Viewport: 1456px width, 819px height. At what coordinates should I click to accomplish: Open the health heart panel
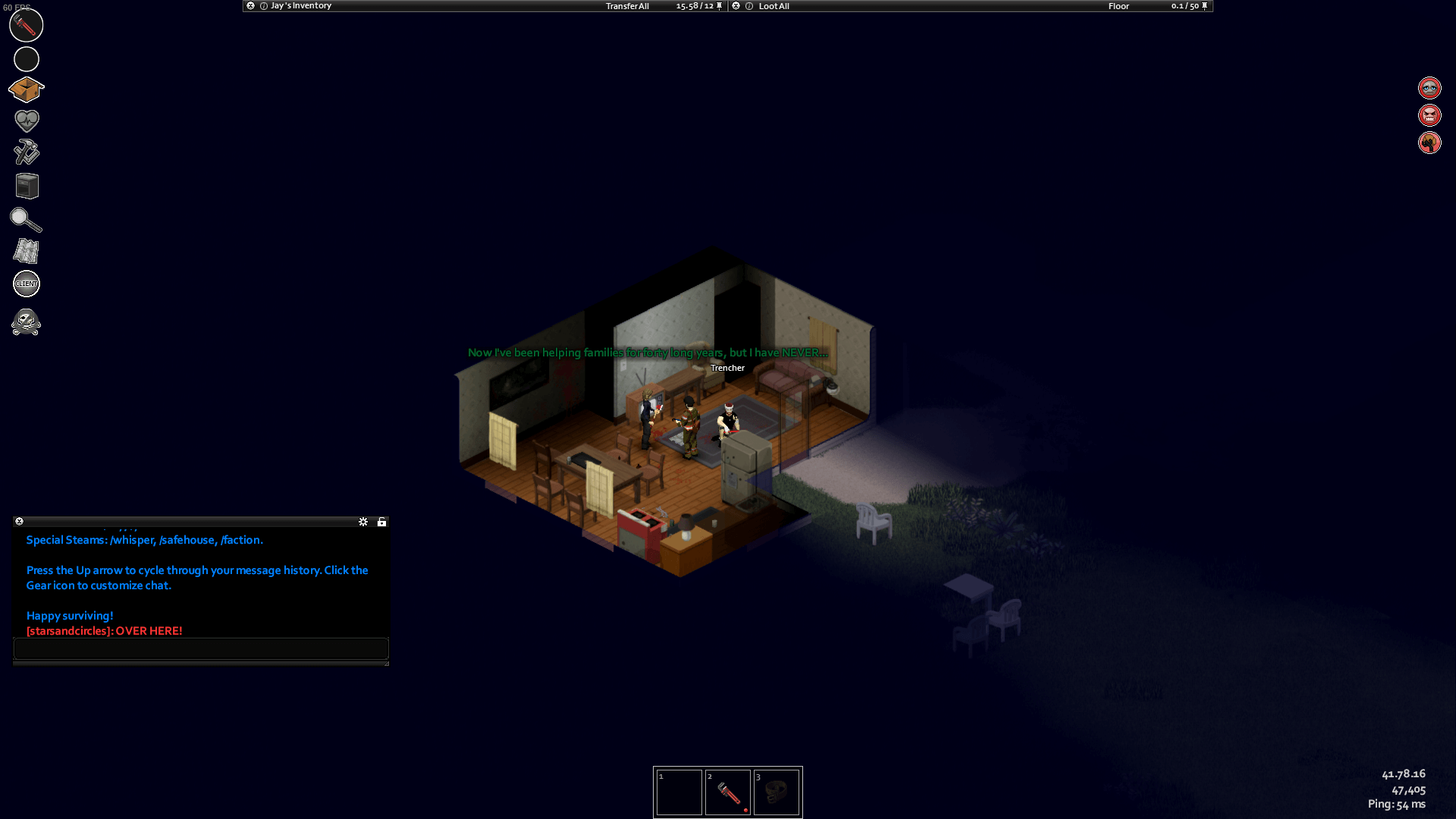pyautogui.click(x=27, y=120)
